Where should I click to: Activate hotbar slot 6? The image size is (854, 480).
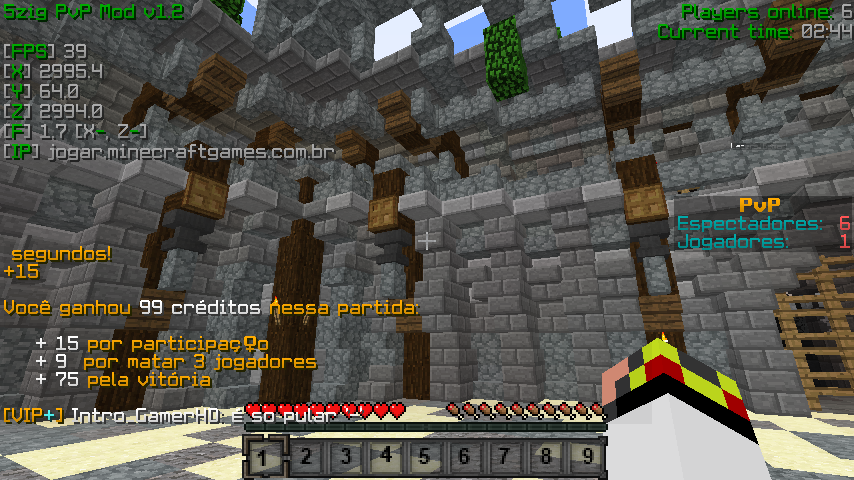click(x=465, y=458)
